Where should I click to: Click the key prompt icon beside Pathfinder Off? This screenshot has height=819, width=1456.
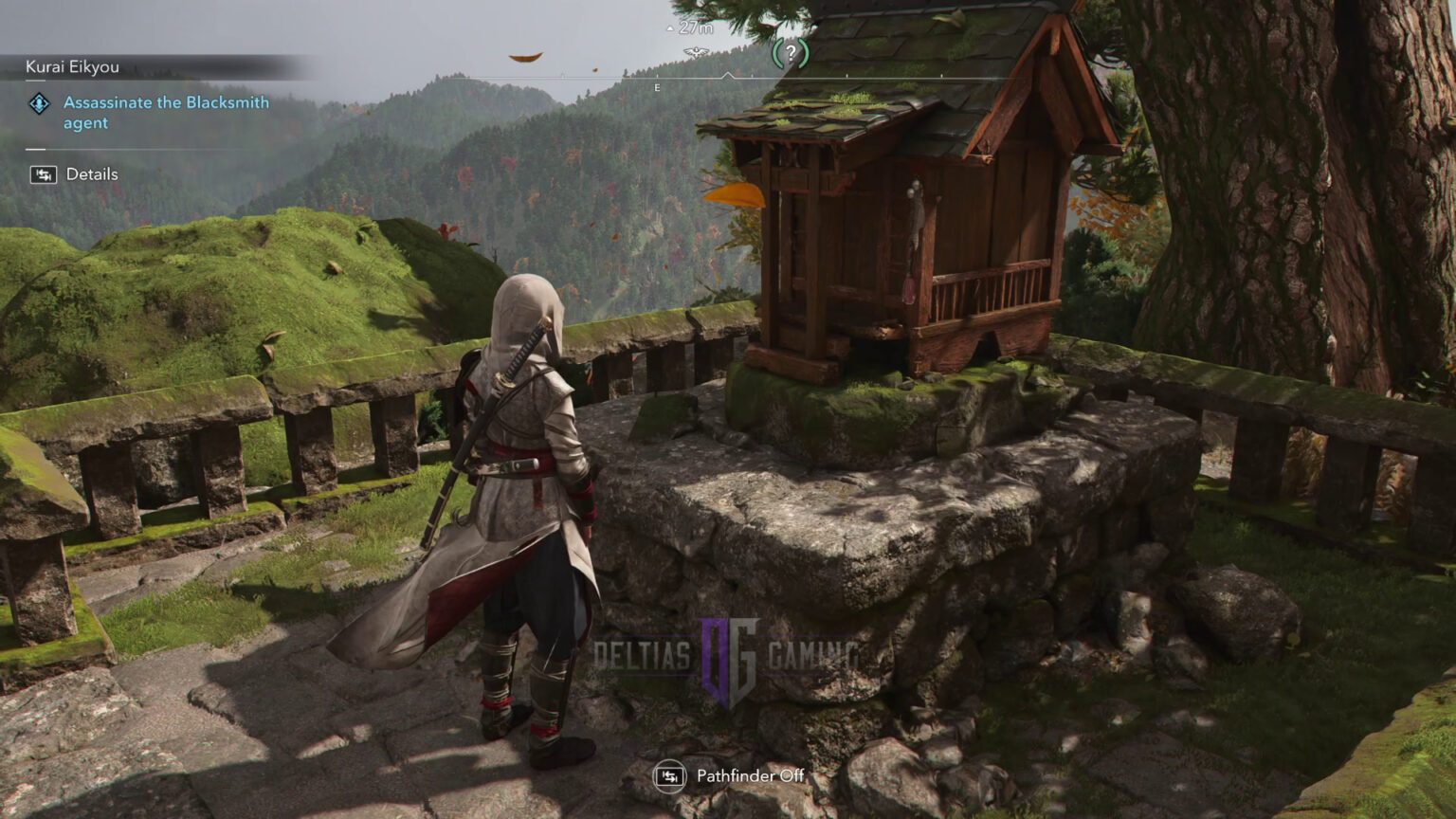tap(672, 775)
